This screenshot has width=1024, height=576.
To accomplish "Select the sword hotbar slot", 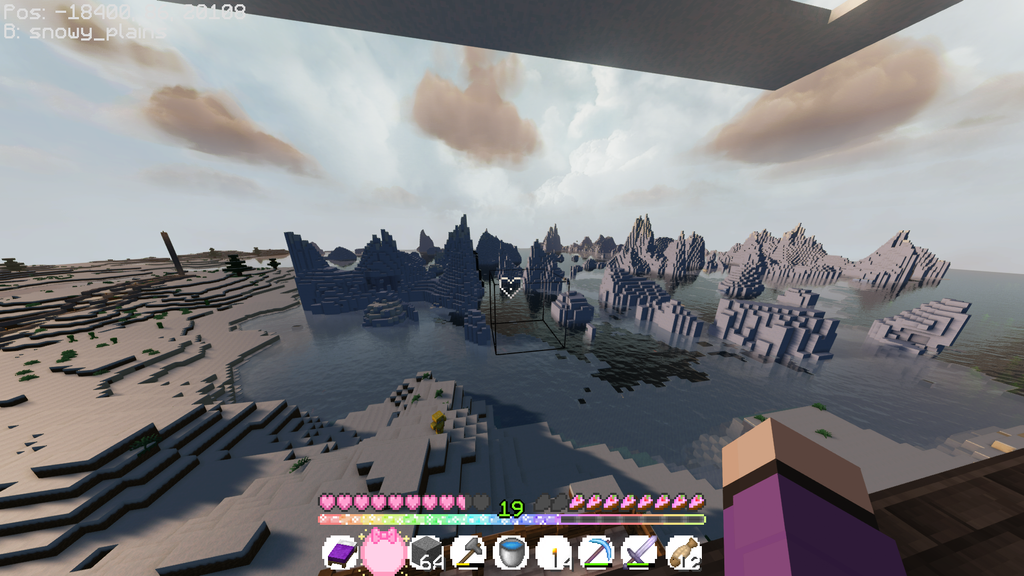I will [638, 553].
